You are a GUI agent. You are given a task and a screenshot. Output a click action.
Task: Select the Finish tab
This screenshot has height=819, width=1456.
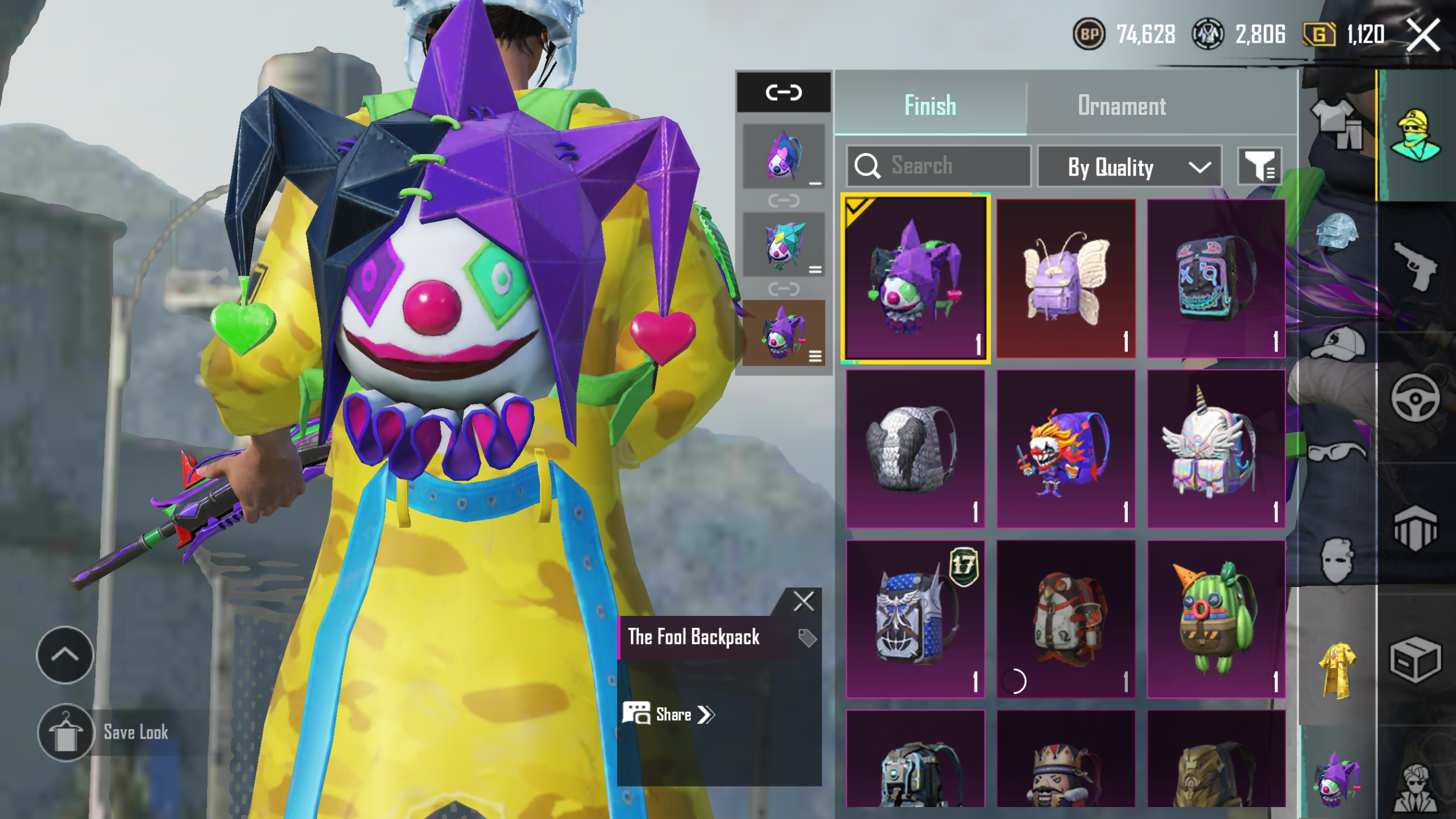coord(930,106)
